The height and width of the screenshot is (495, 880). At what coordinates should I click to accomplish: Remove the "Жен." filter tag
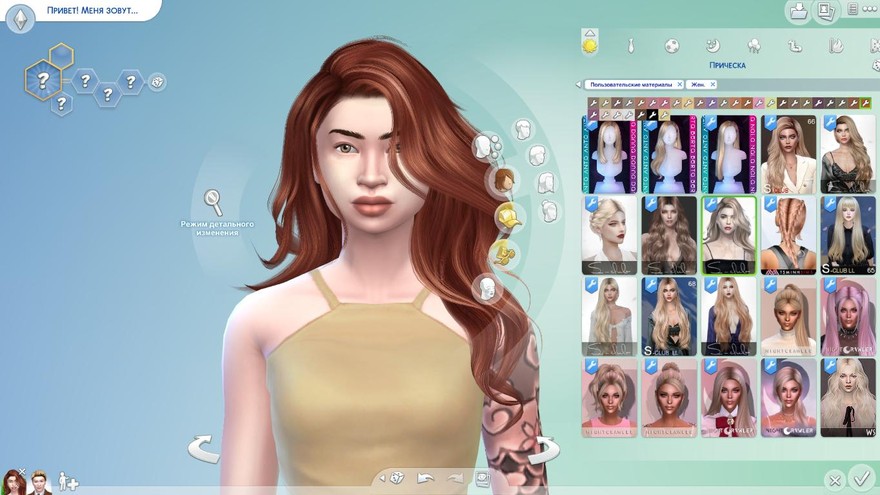[x=712, y=85]
